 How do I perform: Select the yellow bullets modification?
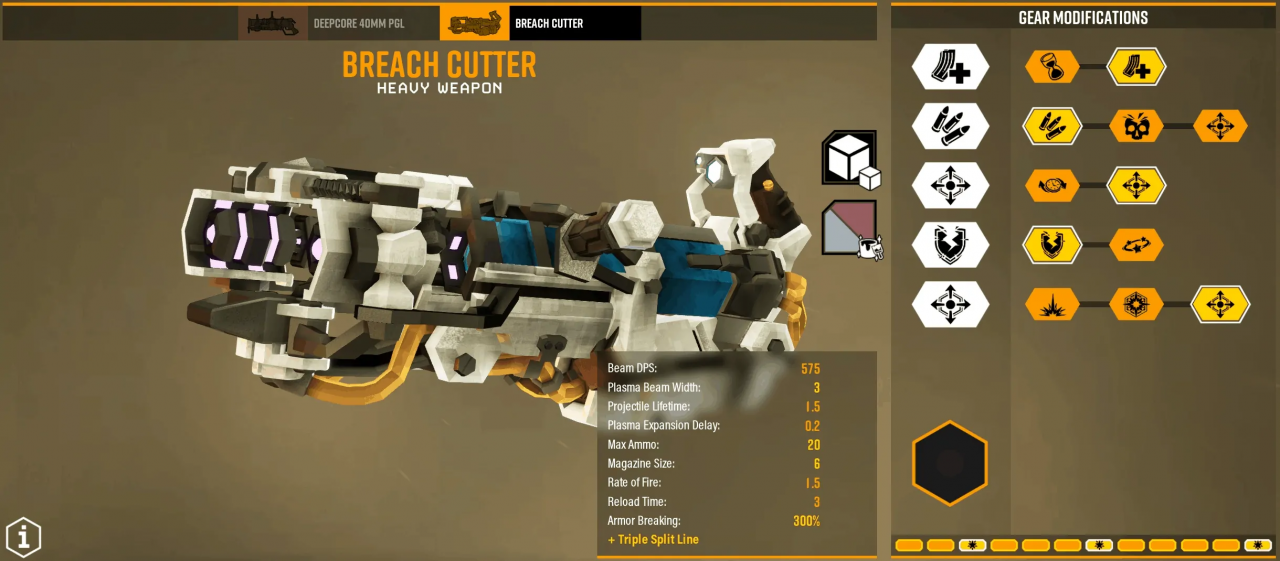(x=1052, y=126)
